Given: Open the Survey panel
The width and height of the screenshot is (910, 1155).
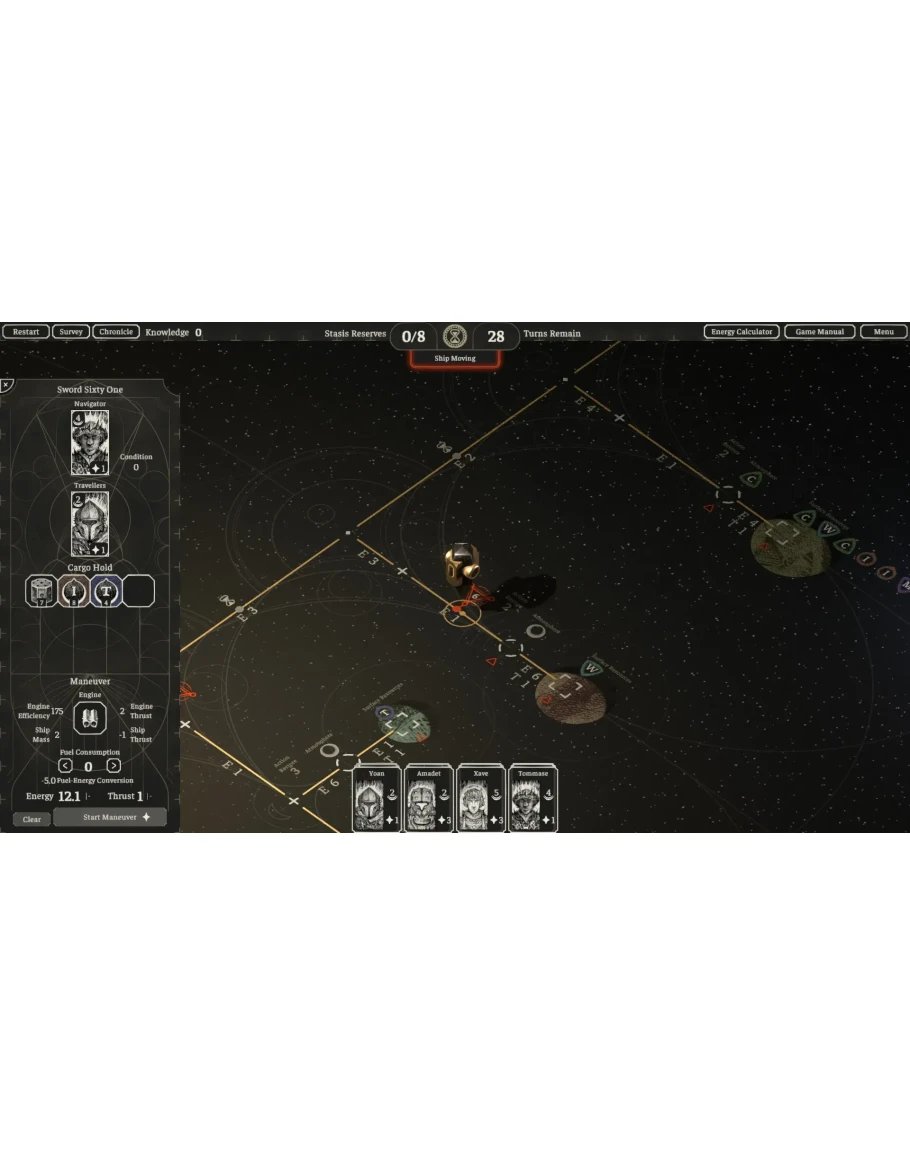Looking at the screenshot, I should (71, 332).
